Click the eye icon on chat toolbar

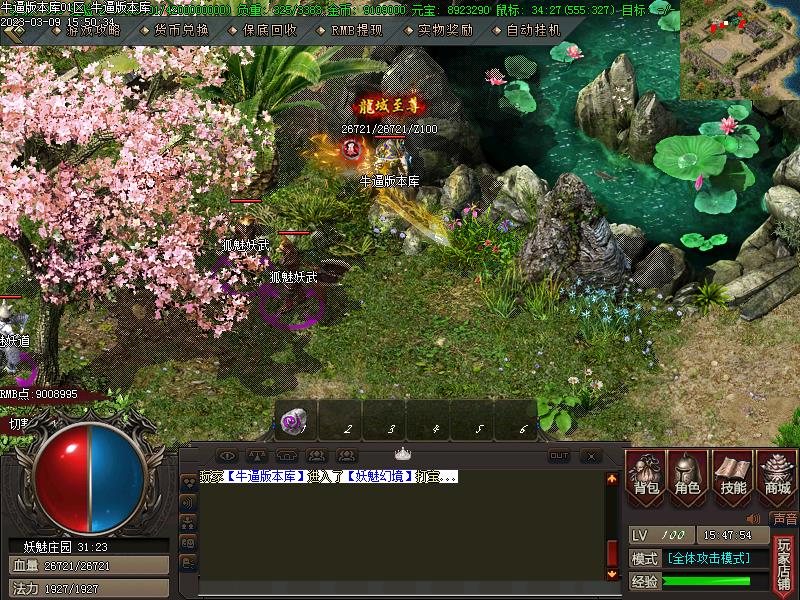tap(227, 456)
